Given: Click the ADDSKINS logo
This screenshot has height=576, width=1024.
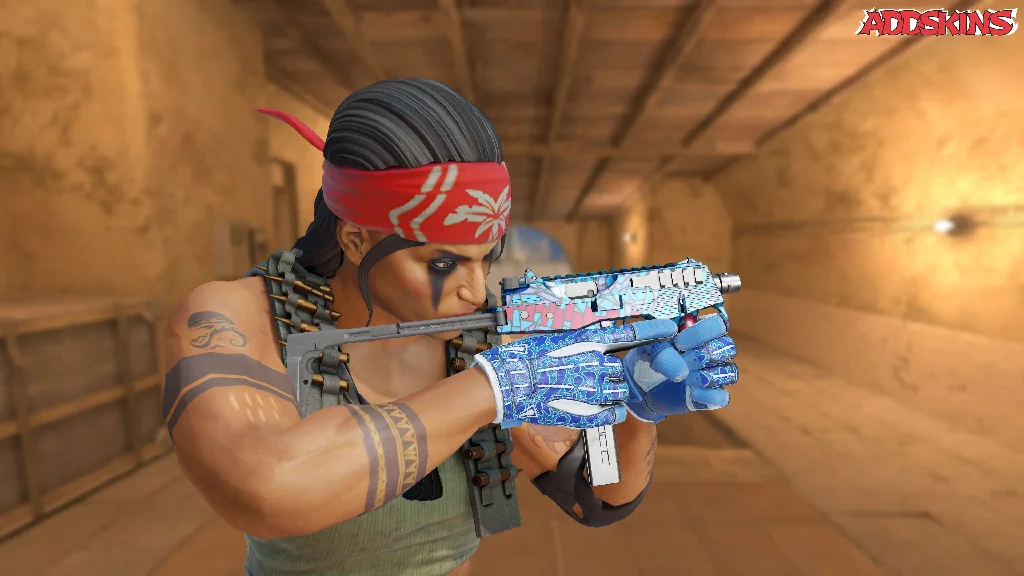Looking at the screenshot, I should [x=937, y=22].
